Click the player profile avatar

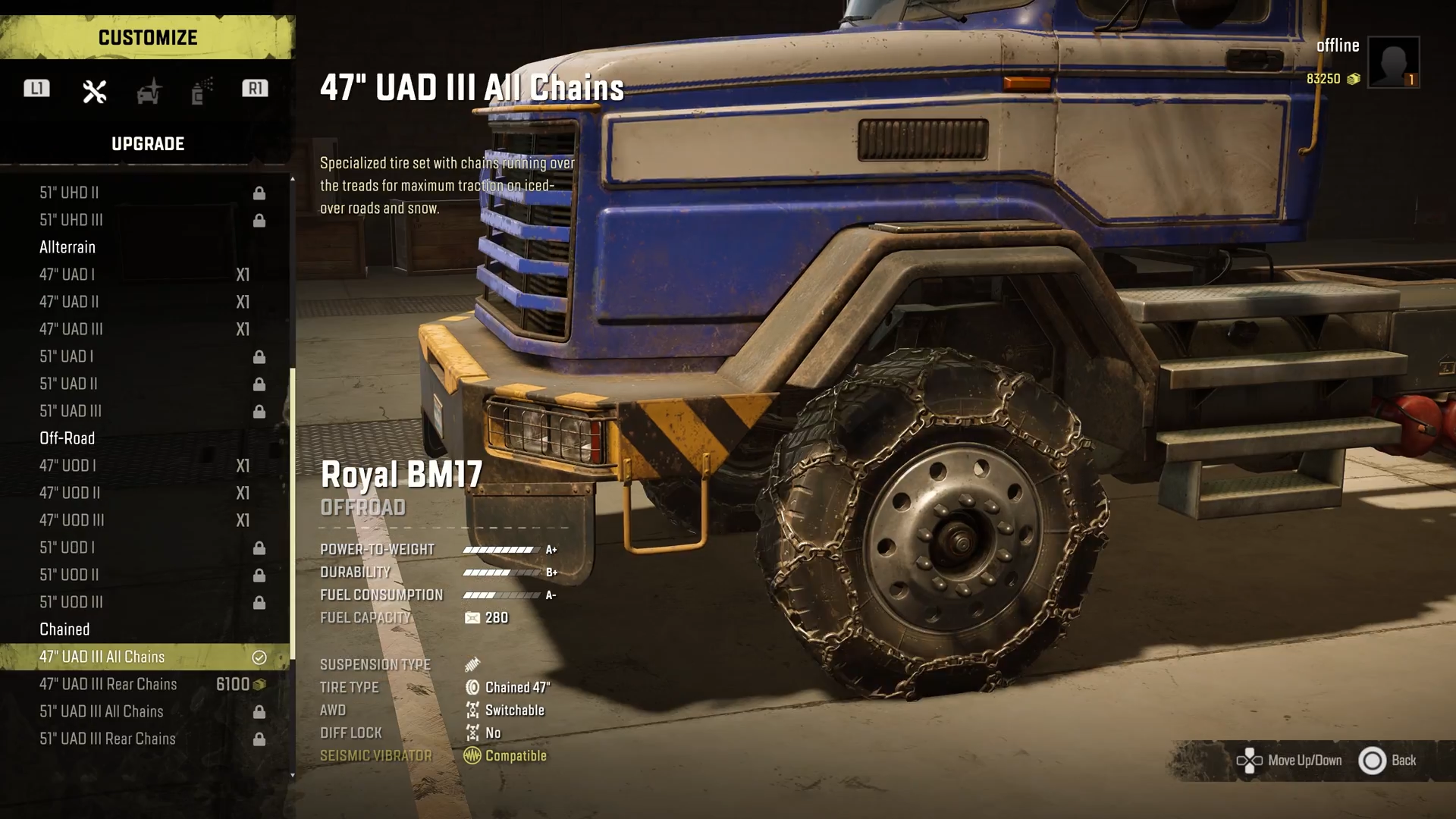tap(1393, 62)
